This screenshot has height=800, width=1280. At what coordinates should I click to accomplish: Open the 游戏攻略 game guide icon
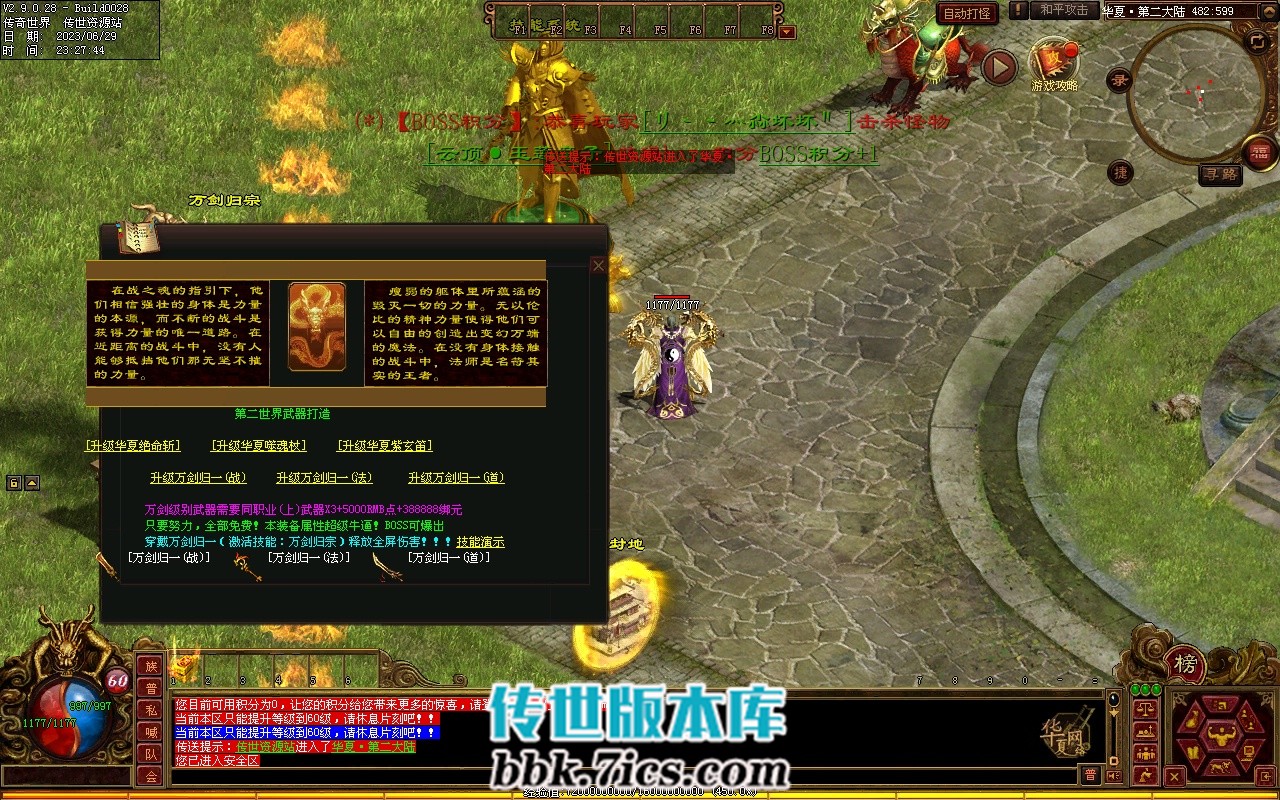pyautogui.click(x=1054, y=62)
